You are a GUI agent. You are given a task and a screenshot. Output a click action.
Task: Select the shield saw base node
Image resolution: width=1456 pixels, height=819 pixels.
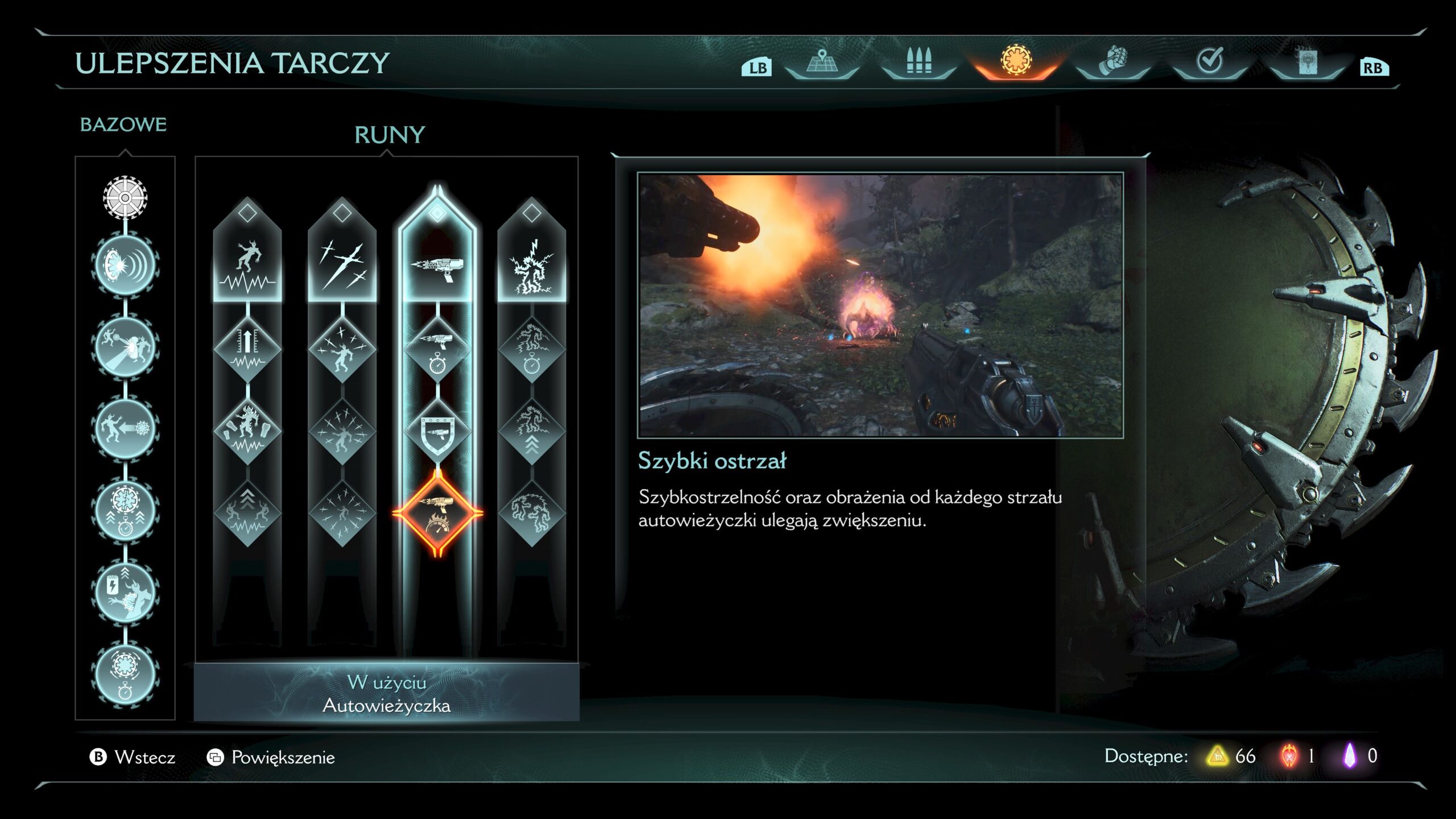(125, 198)
